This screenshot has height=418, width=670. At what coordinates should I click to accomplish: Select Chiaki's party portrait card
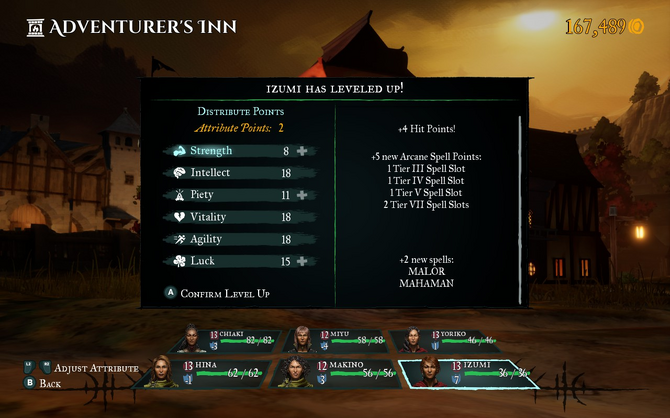coord(228,340)
